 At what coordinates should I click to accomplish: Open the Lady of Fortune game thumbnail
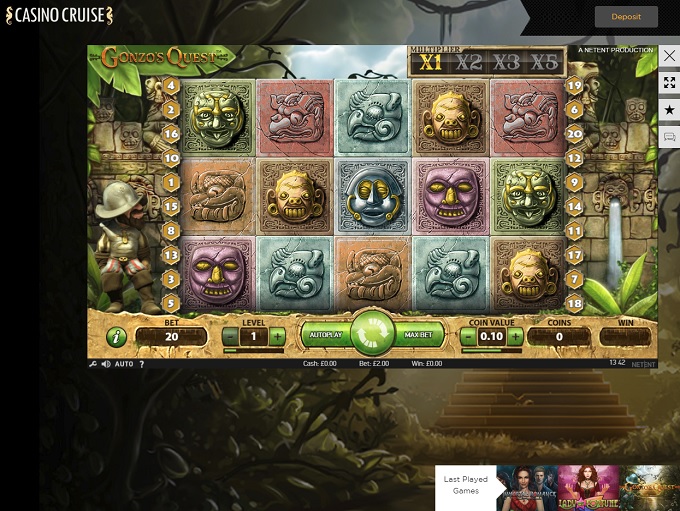(x=586, y=488)
